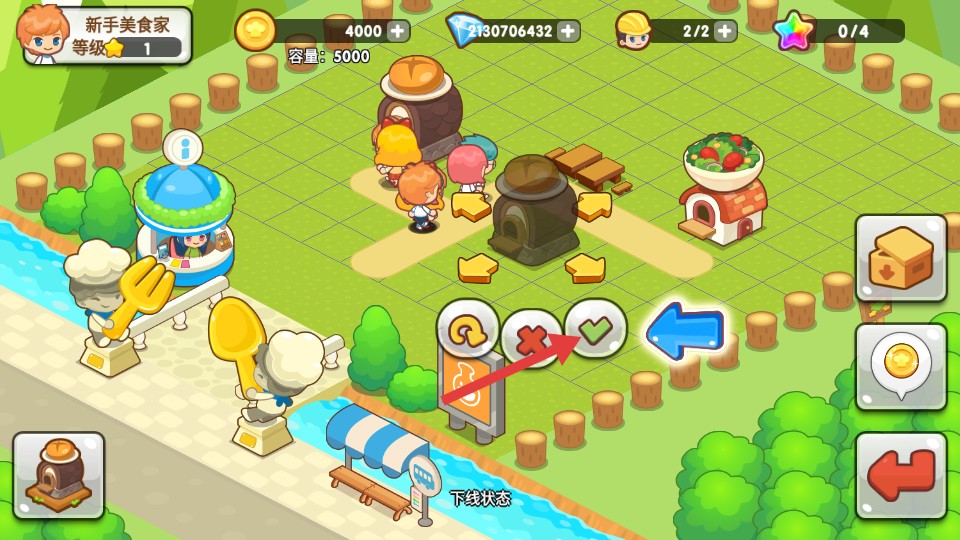Rotate the building with the yellow arrow button
Viewport: 960px width, 540px height.
468,328
